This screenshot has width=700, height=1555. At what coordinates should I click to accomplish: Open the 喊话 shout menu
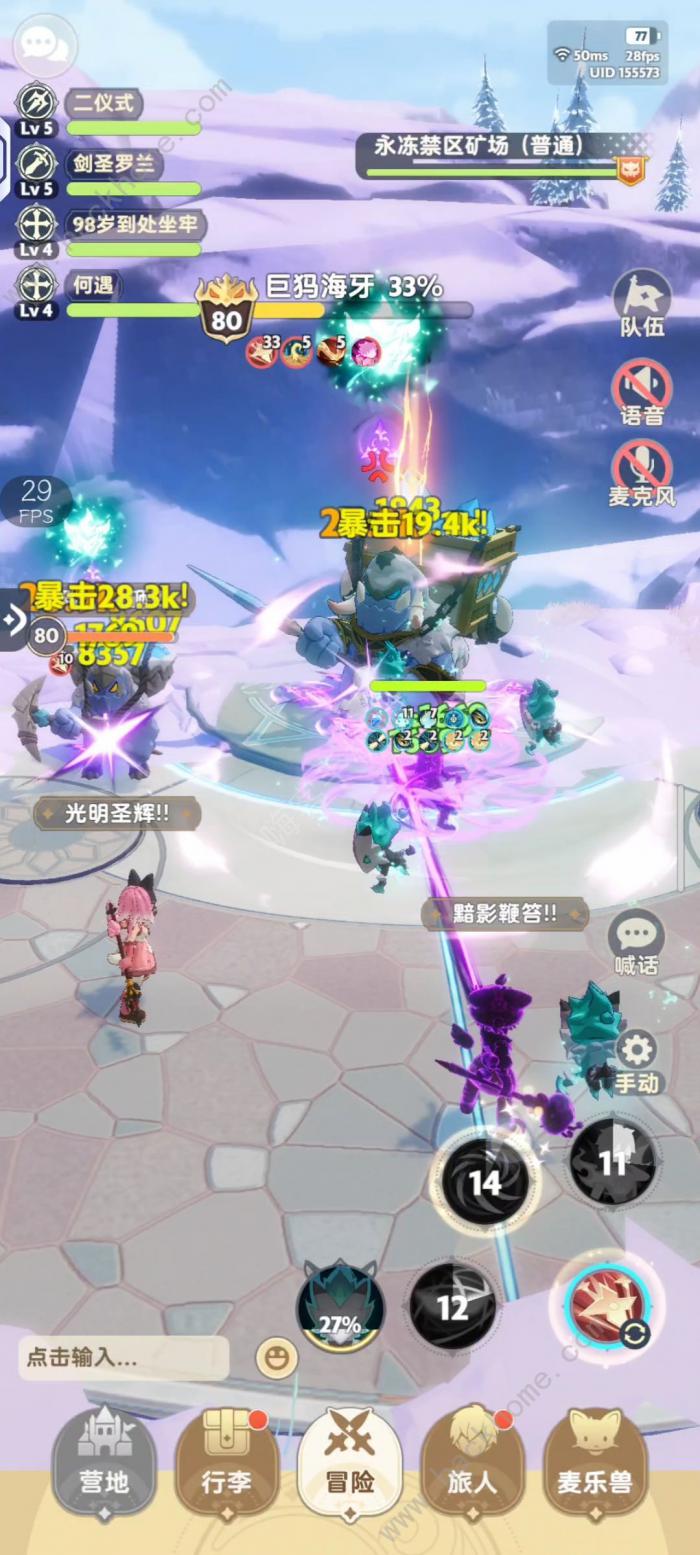click(636, 943)
